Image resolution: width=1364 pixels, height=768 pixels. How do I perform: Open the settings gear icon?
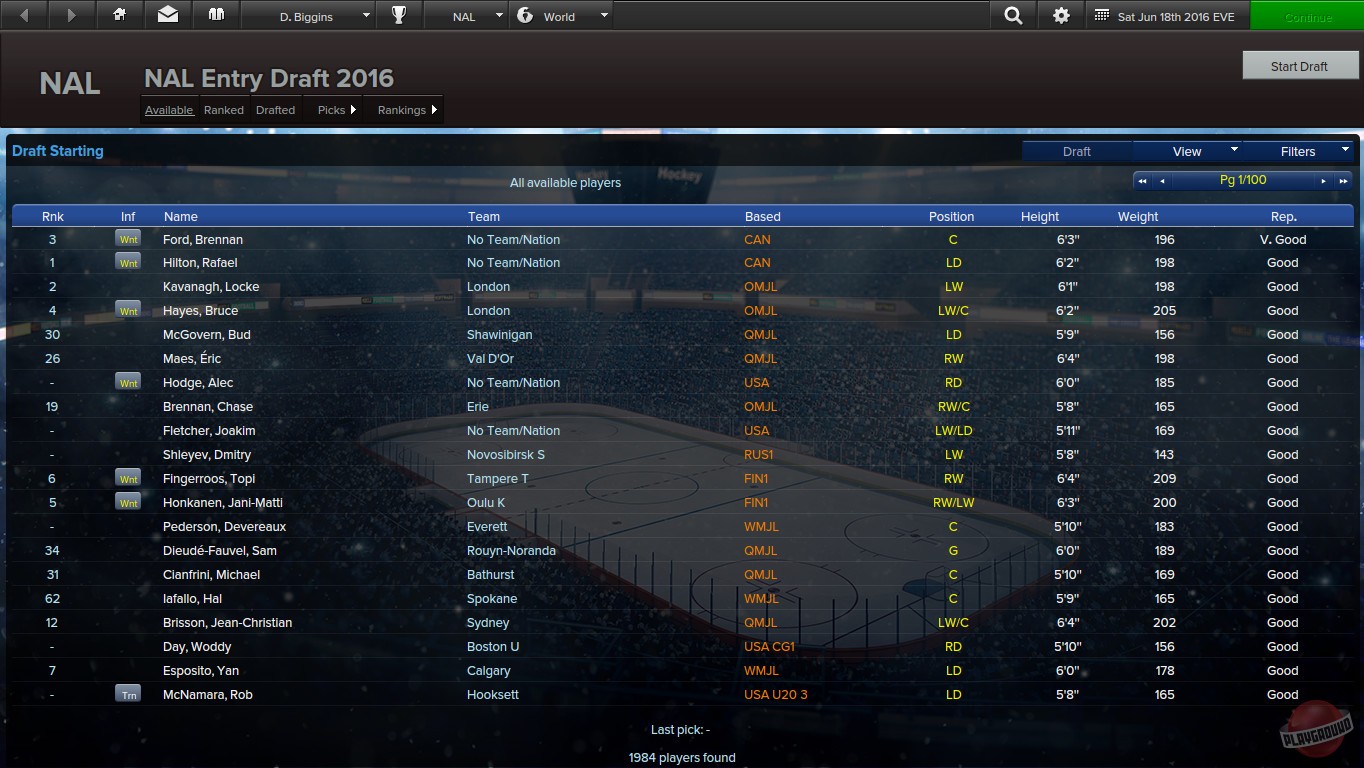click(1061, 15)
